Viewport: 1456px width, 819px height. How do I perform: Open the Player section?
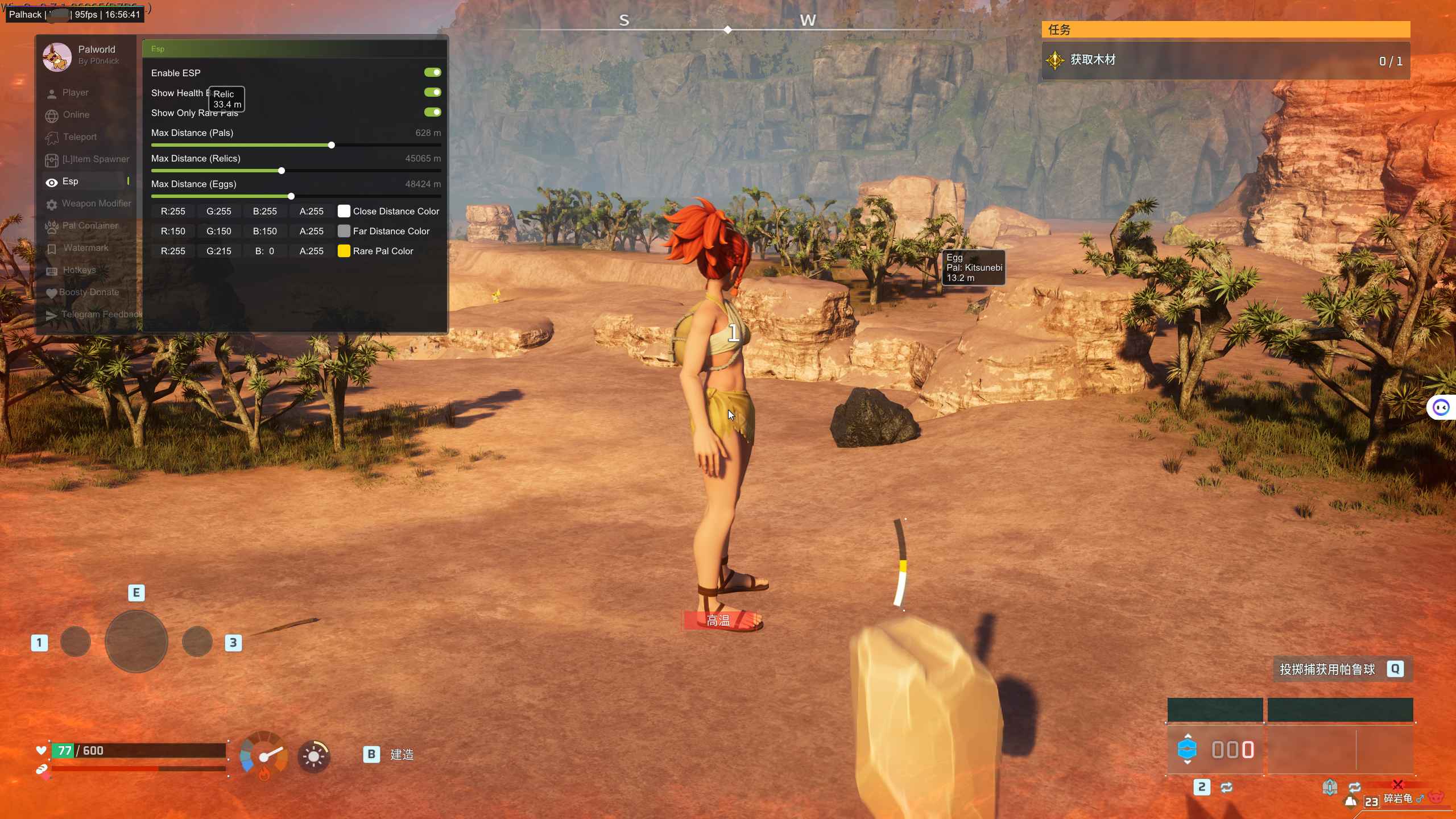75,93
